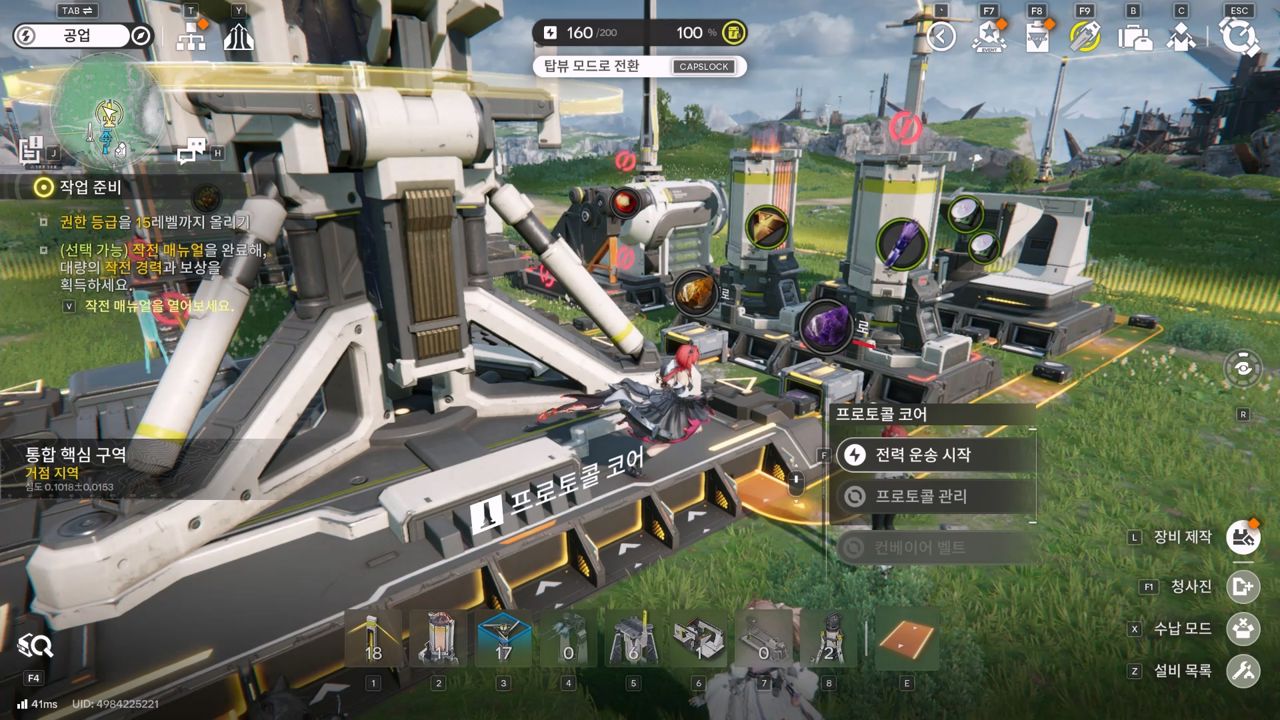Open 청사진 blueprint button
The width and height of the screenshot is (1280, 720).
point(1243,587)
